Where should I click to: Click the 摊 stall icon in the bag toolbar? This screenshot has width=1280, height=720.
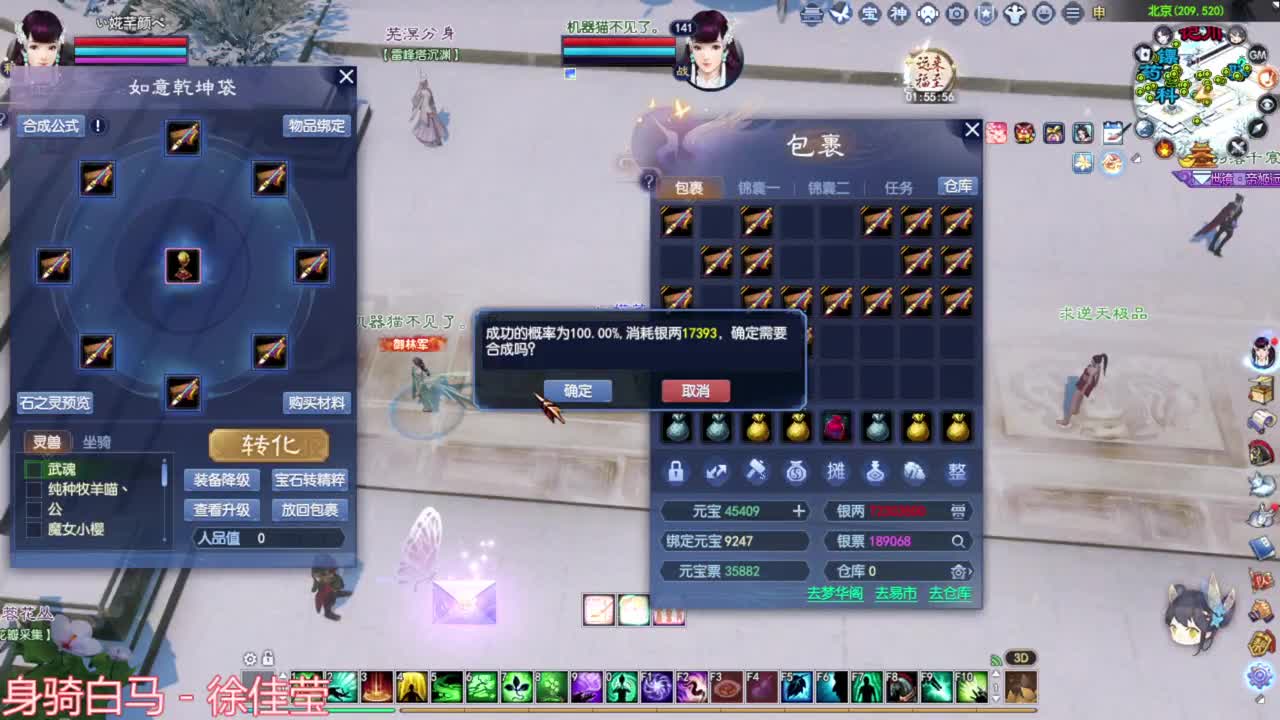[836, 472]
